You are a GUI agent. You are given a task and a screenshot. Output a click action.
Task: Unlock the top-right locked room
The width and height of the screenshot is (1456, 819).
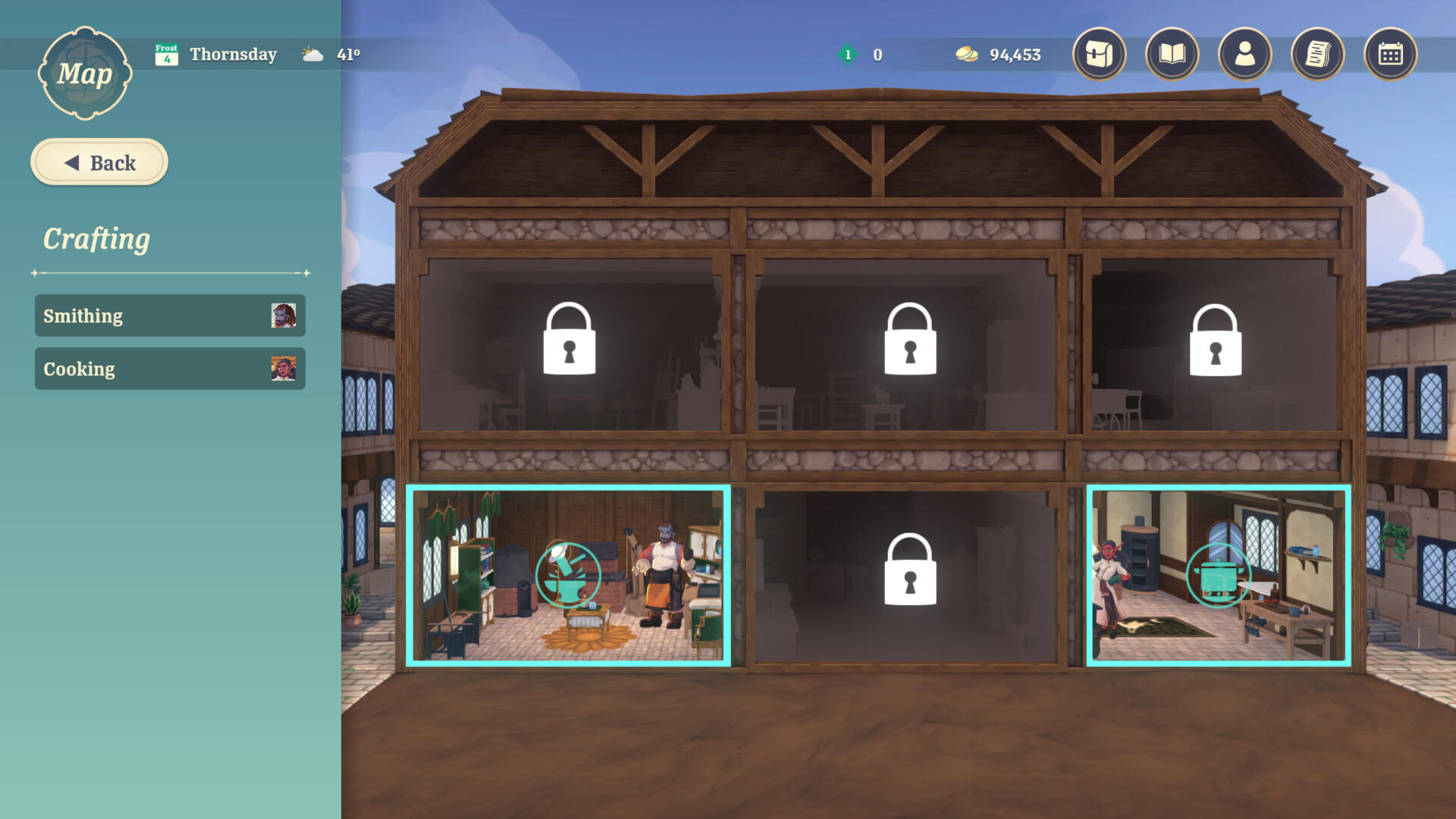1216,340
